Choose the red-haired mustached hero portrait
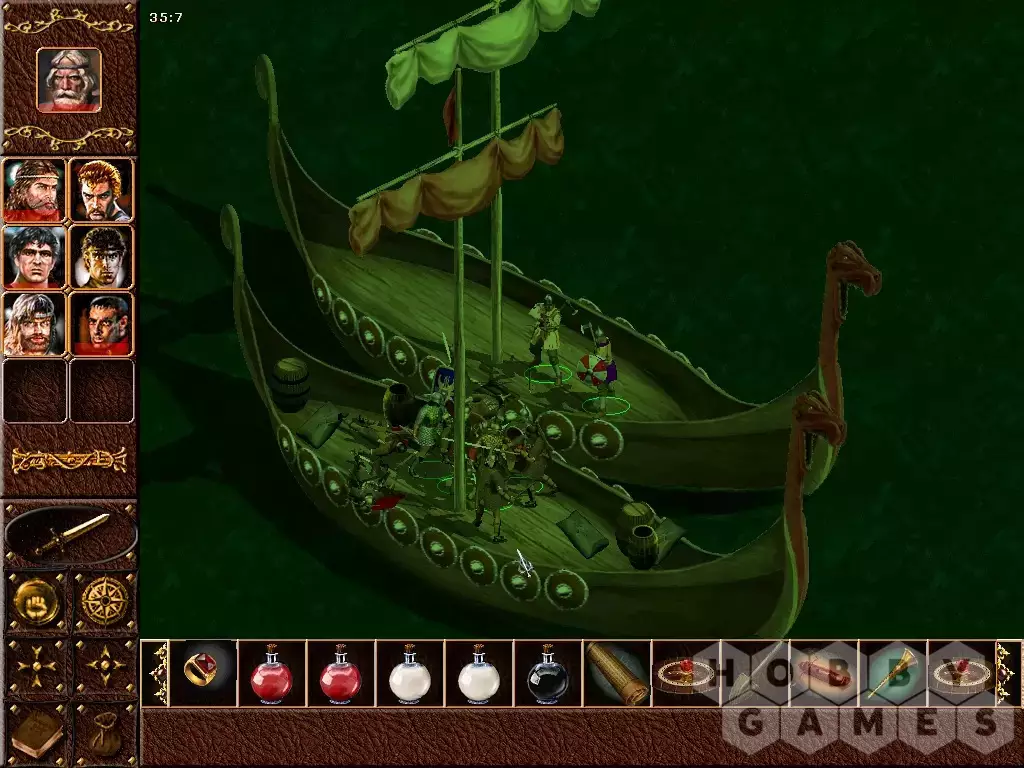Image resolution: width=1024 pixels, height=768 pixels. [102, 190]
